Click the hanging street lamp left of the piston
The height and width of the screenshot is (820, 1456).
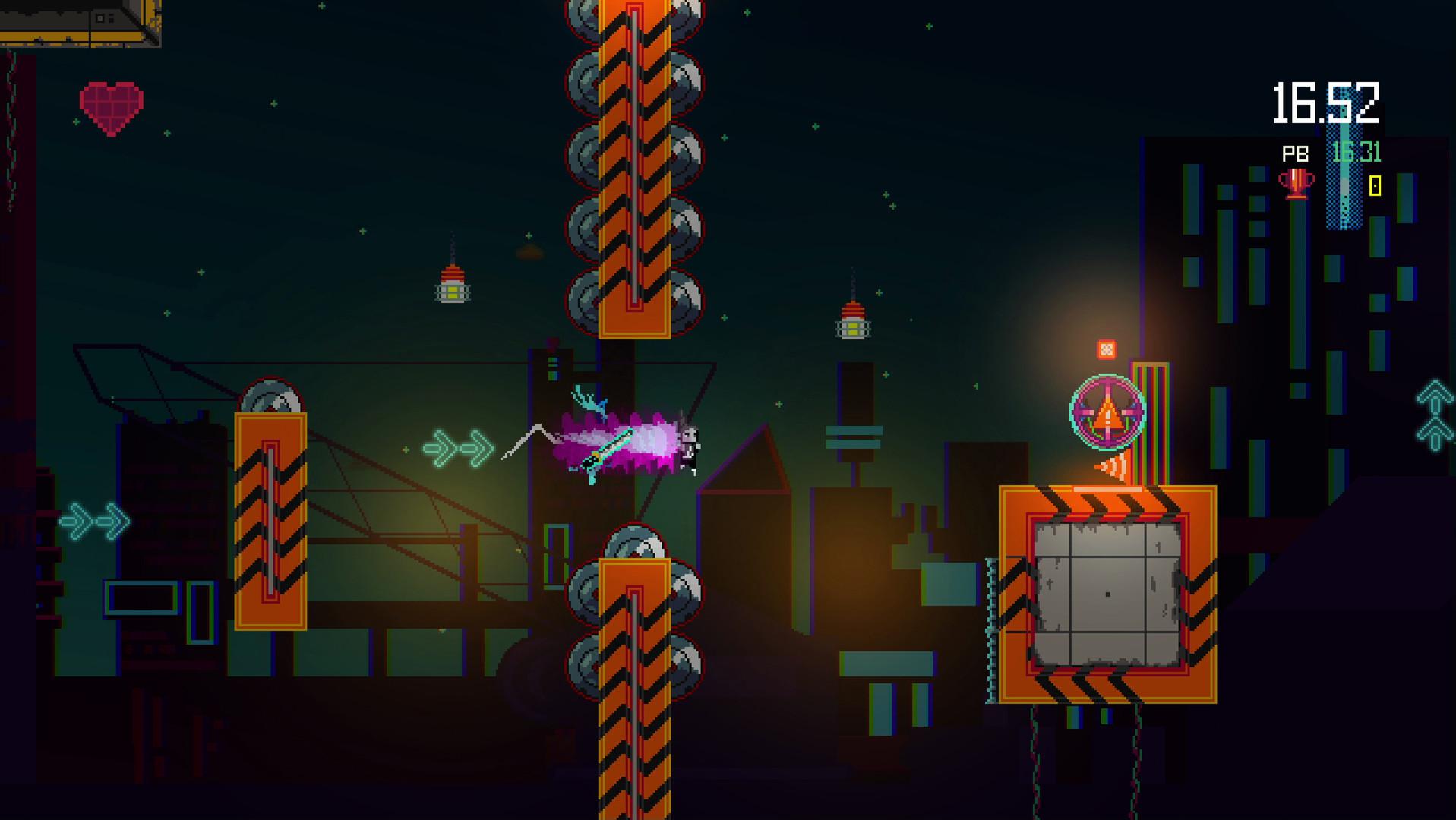pos(453,285)
